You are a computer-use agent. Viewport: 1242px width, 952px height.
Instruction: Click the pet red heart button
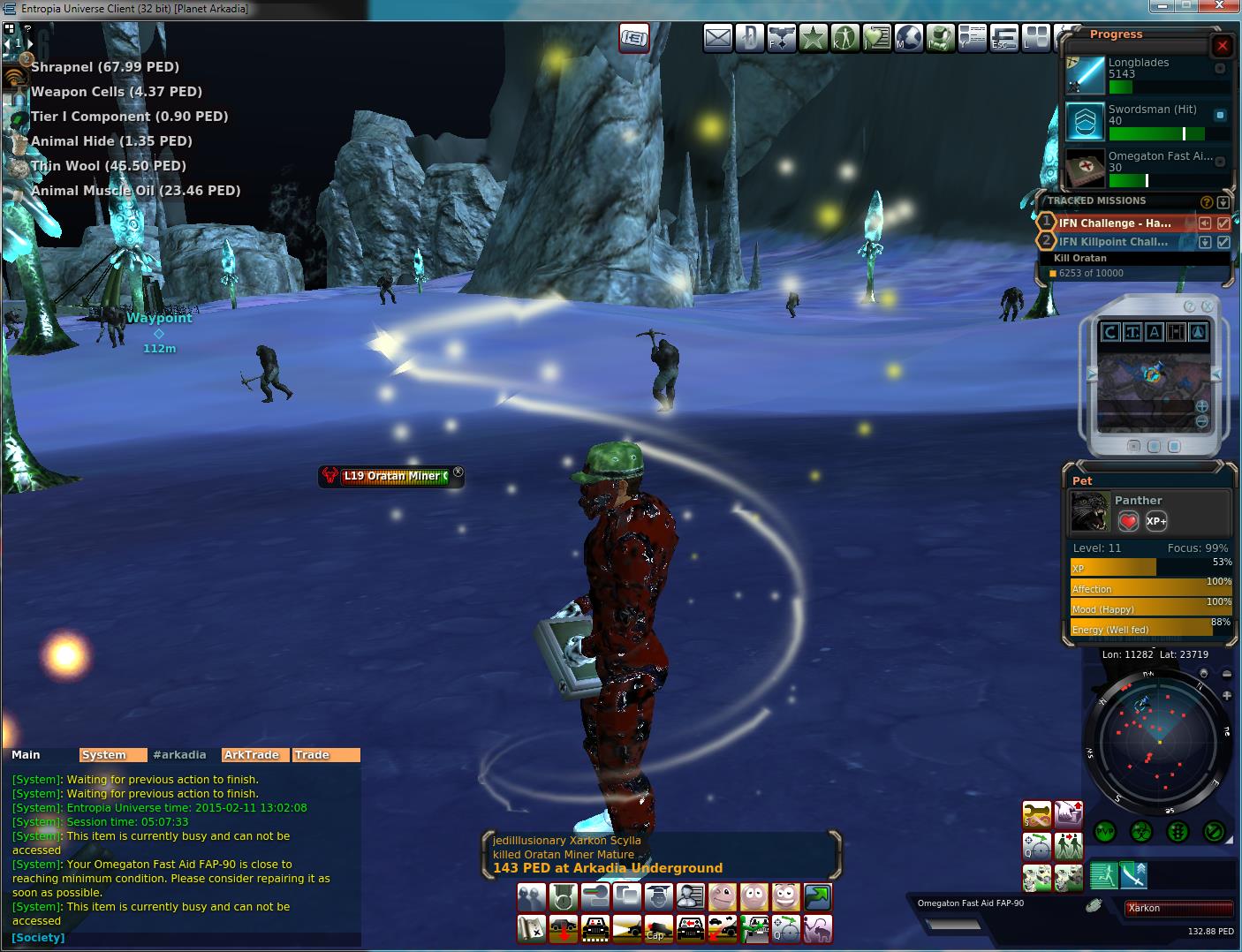[1128, 521]
